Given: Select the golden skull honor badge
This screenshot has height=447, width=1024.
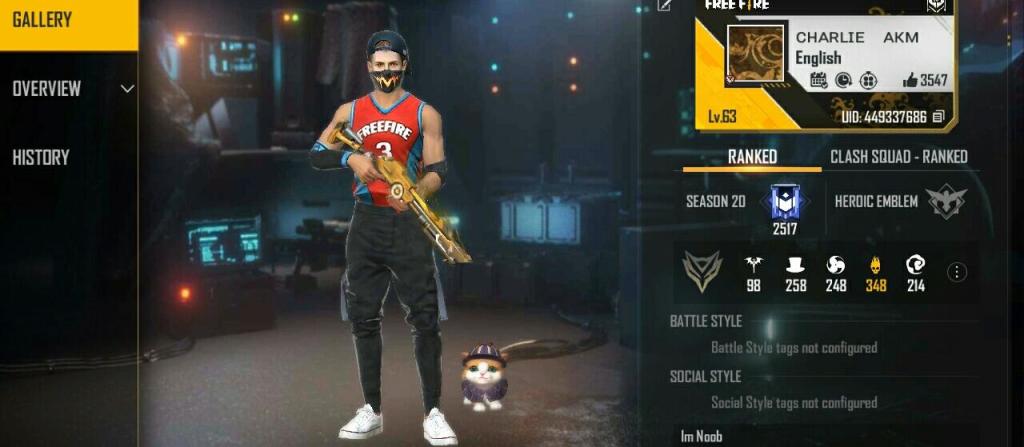Looking at the screenshot, I should (x=876, y=266).
